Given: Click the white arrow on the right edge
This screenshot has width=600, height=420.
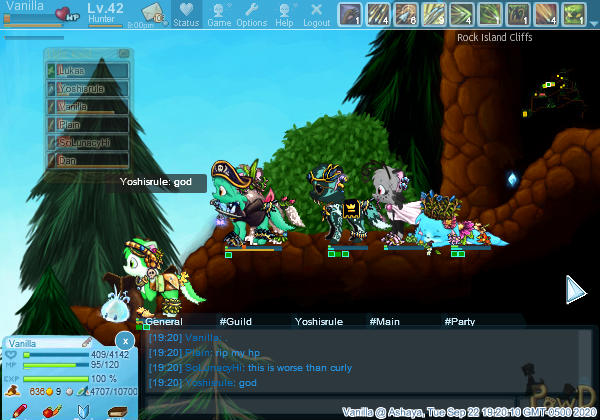Looking at the screenshot, I should (575, 290).
